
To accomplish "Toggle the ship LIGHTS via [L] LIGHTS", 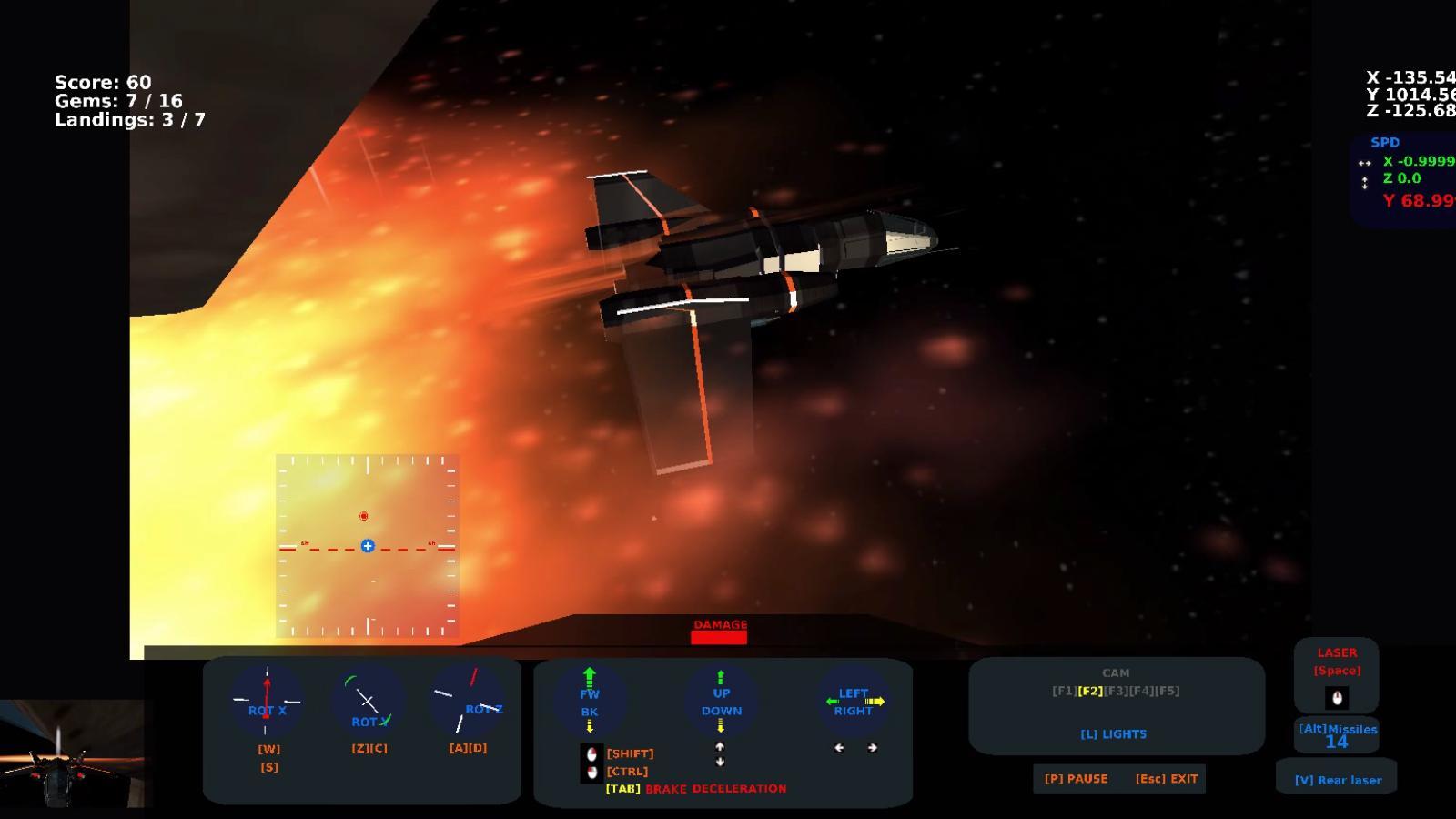I will point(1114,734).
